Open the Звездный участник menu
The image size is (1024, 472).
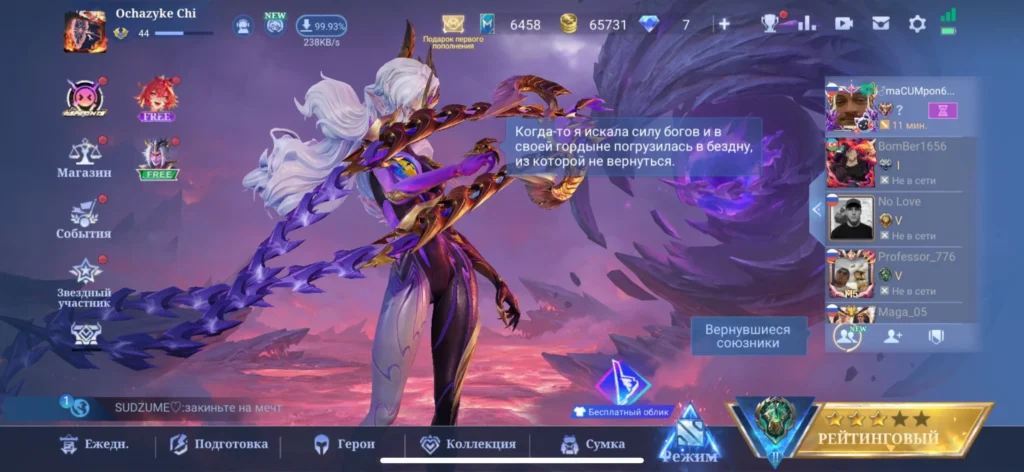click(x=84, y=279)
